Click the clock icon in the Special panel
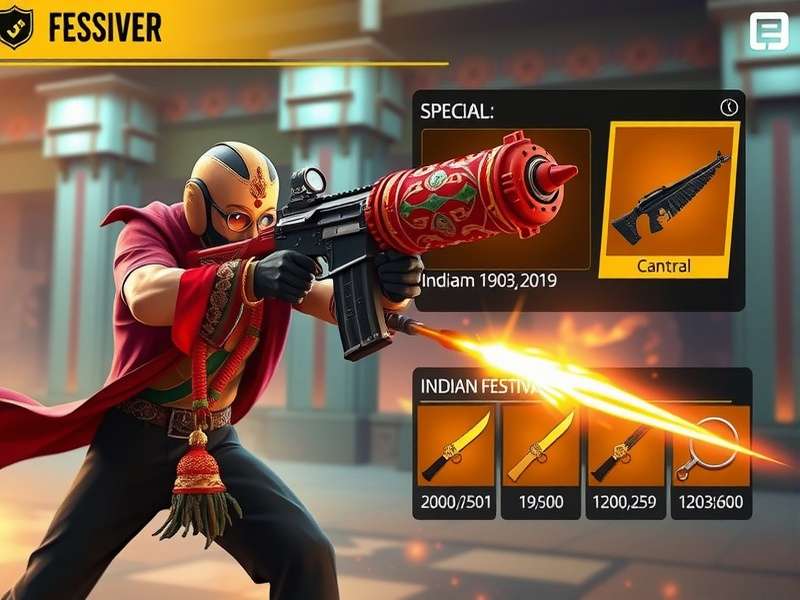This screenshot has height=600, width=800. [728, 107]
